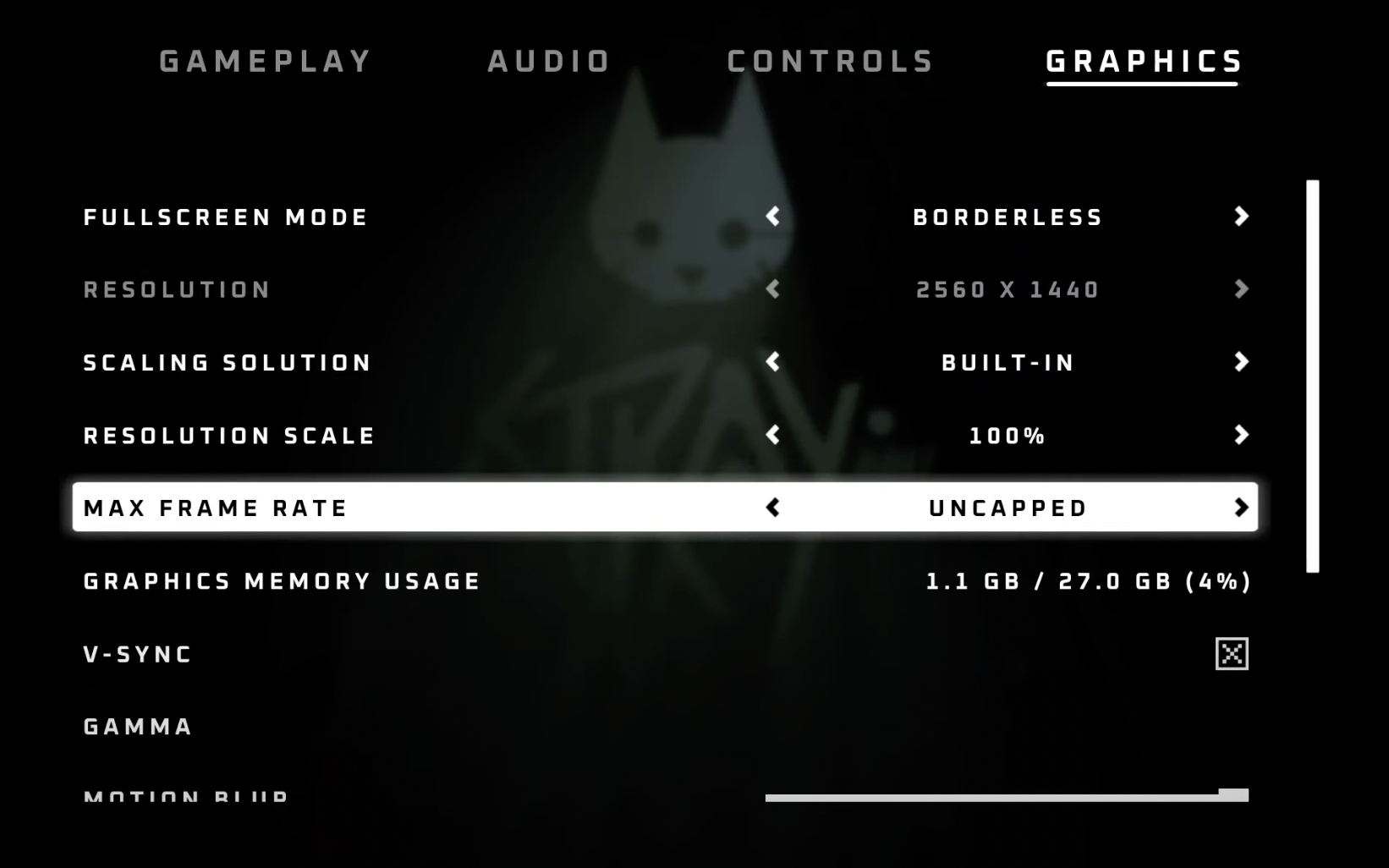
Task: Click the settings list scrollbar
Action: coord(1312,376)
